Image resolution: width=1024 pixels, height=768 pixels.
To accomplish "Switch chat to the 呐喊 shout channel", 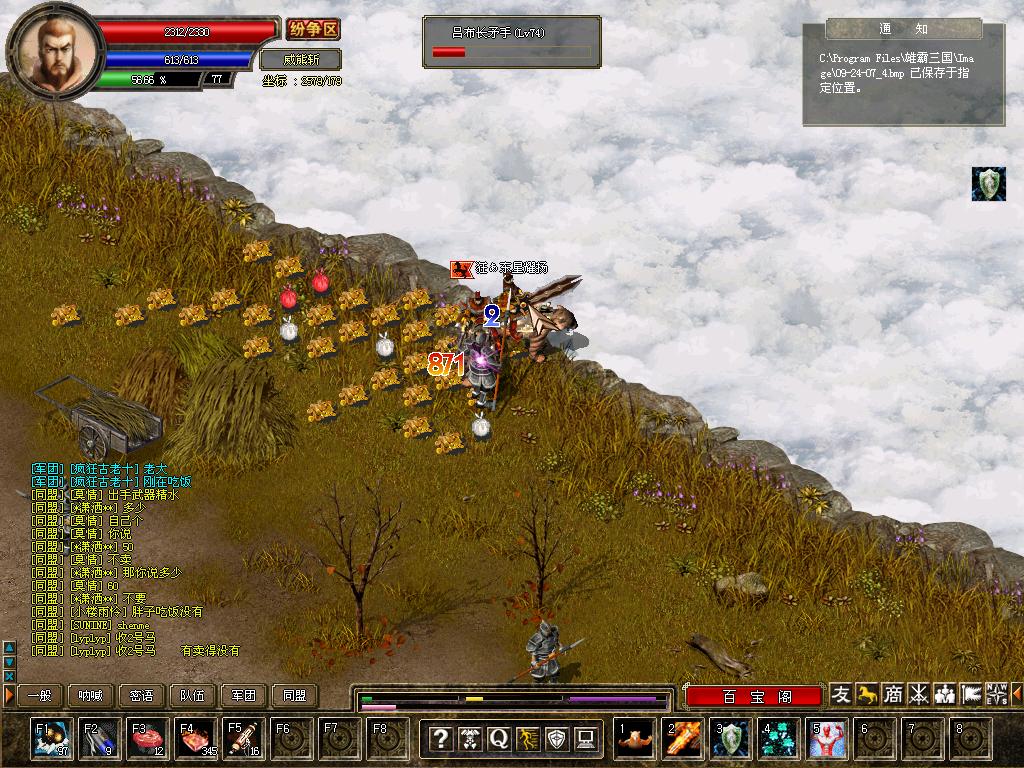I will (91, 695).
